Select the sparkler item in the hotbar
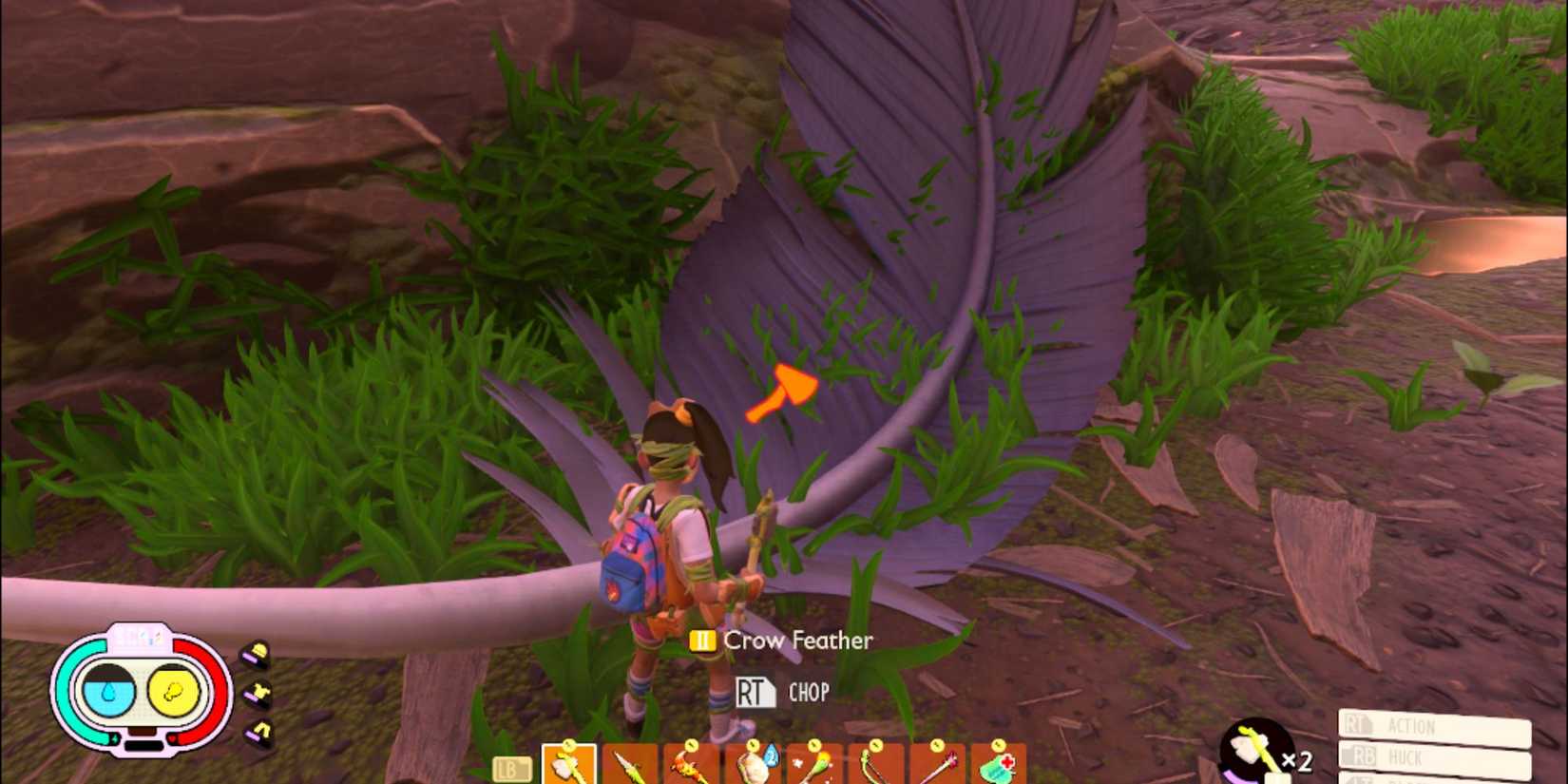This screenshot has width=1568, height=784. coord(812,765)
